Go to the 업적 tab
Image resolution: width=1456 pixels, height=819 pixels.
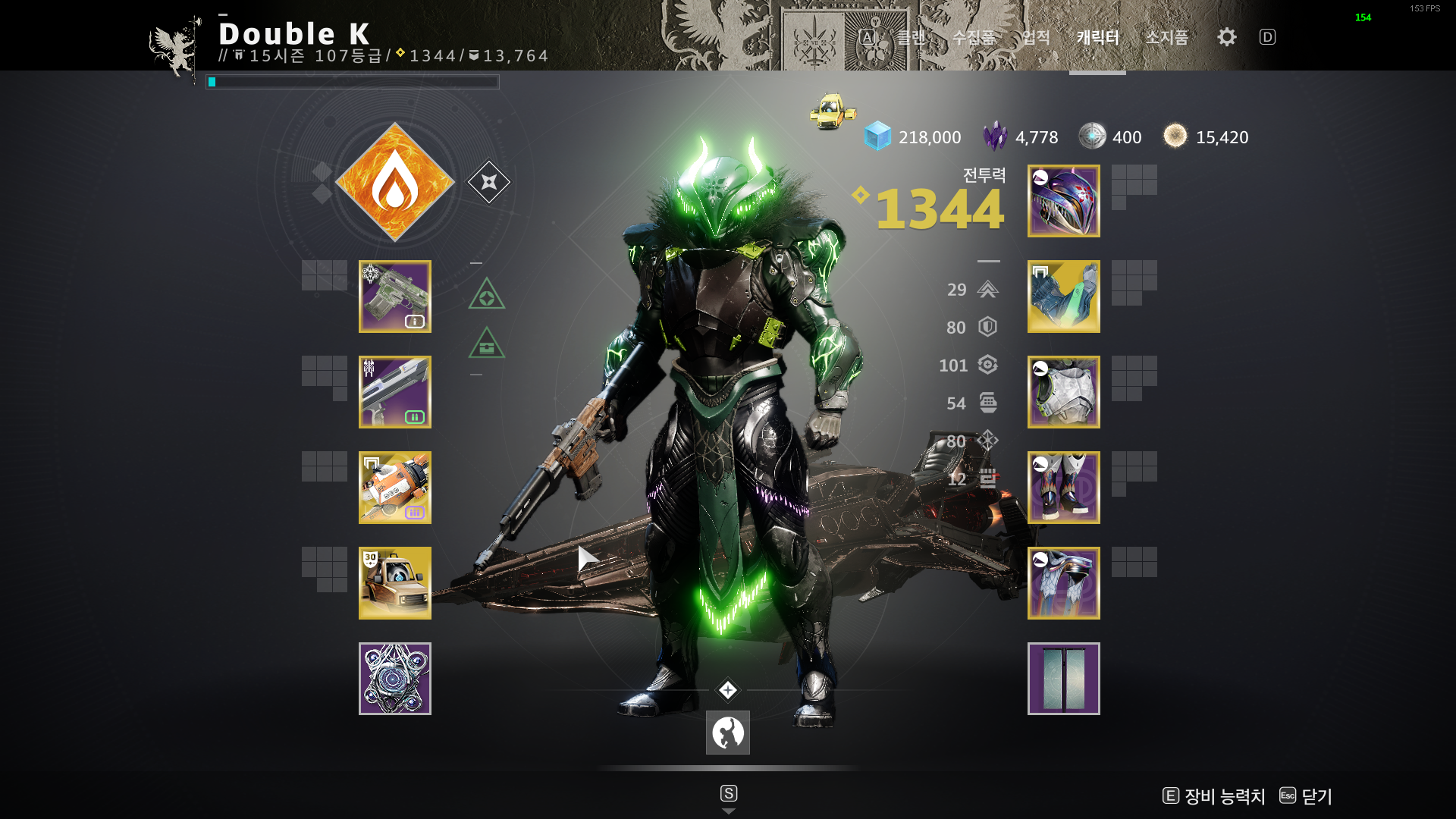click(1036, 37)
